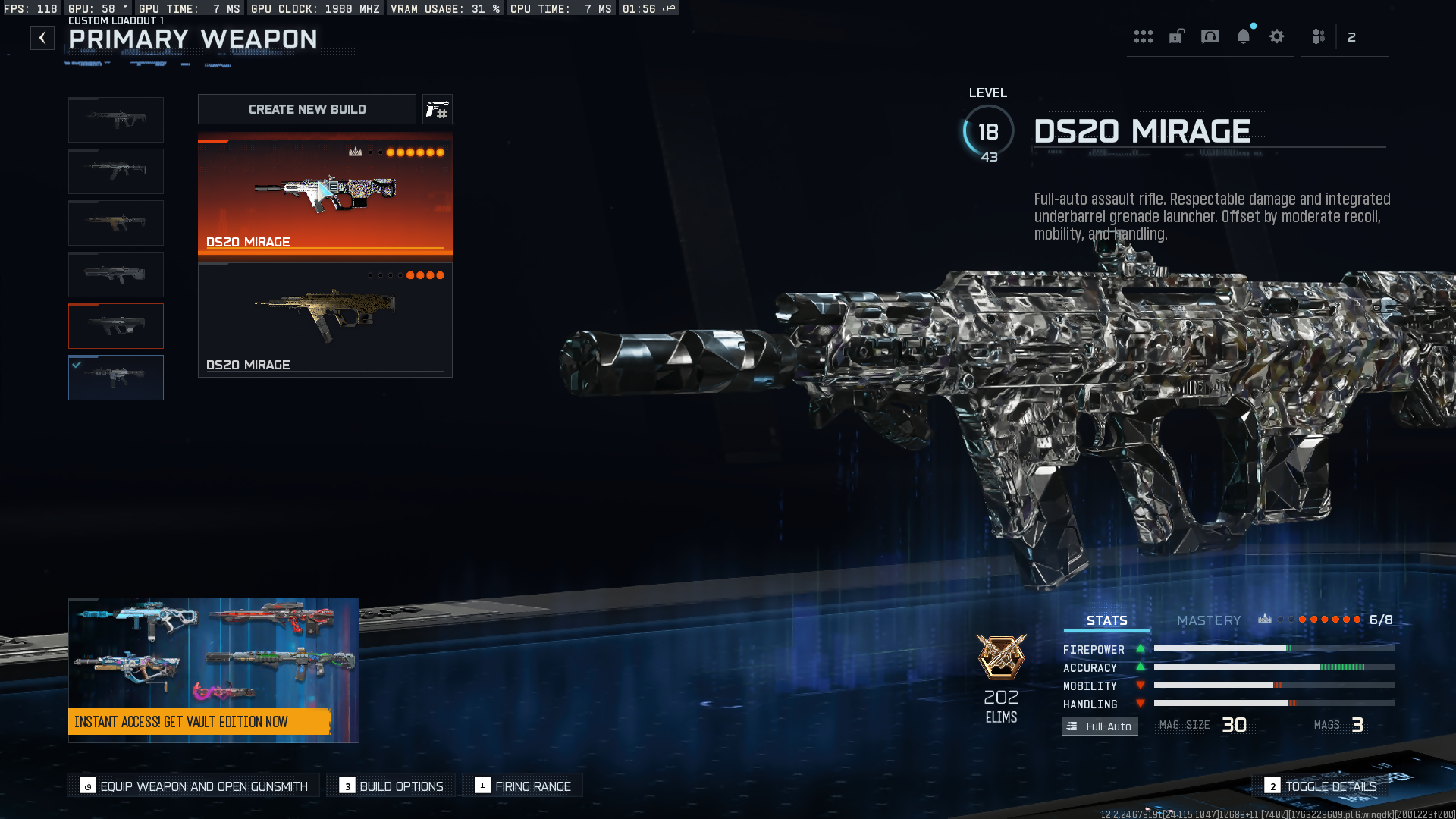1456x819 pixels.
Task: Click Toggle Details
Action: [x=1321, y=786]
